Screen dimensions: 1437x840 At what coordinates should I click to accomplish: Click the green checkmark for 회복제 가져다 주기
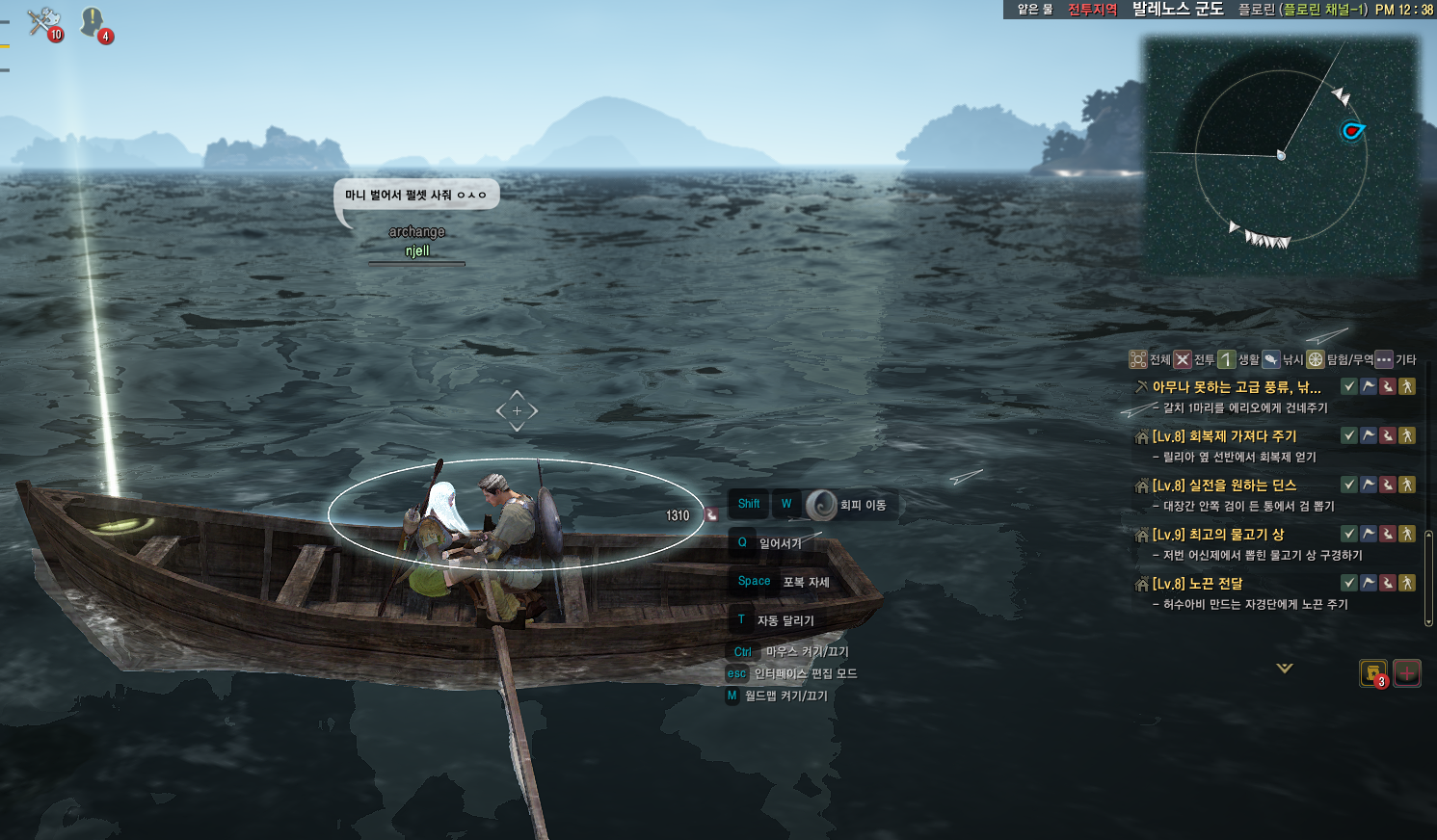pos(1349,435)
